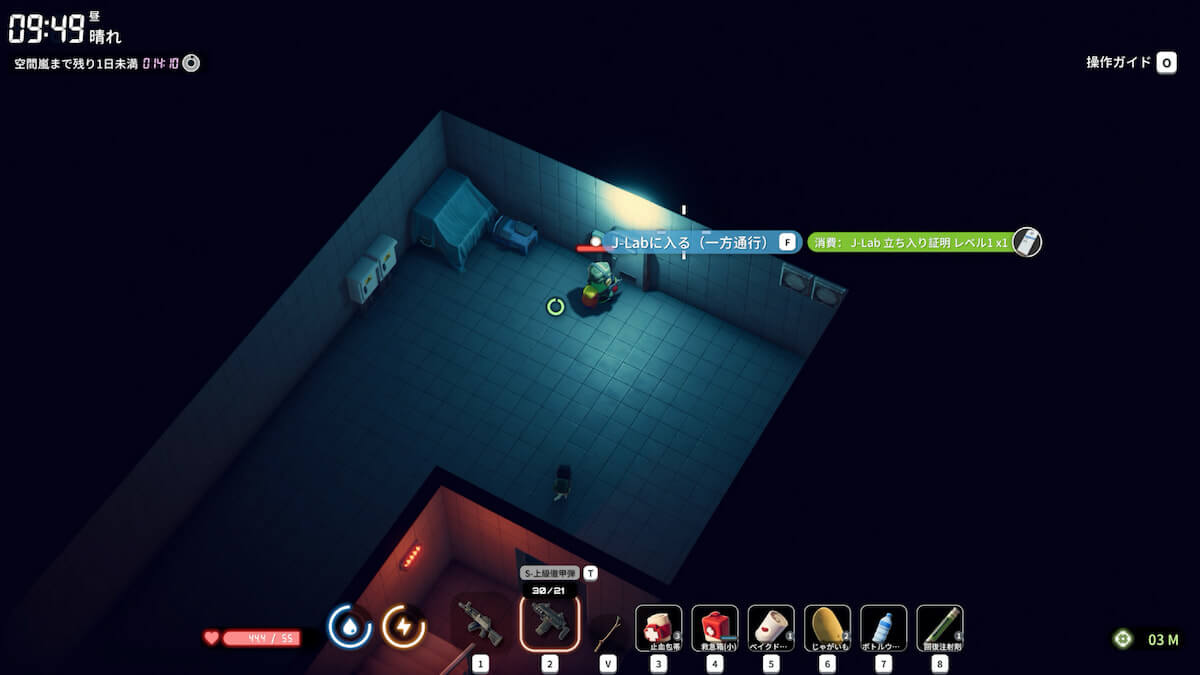The width and height of the screenshot is (1200, 675).
Task: Use the small first aid kit 救急箱(小)
Action: pos(715,628)
